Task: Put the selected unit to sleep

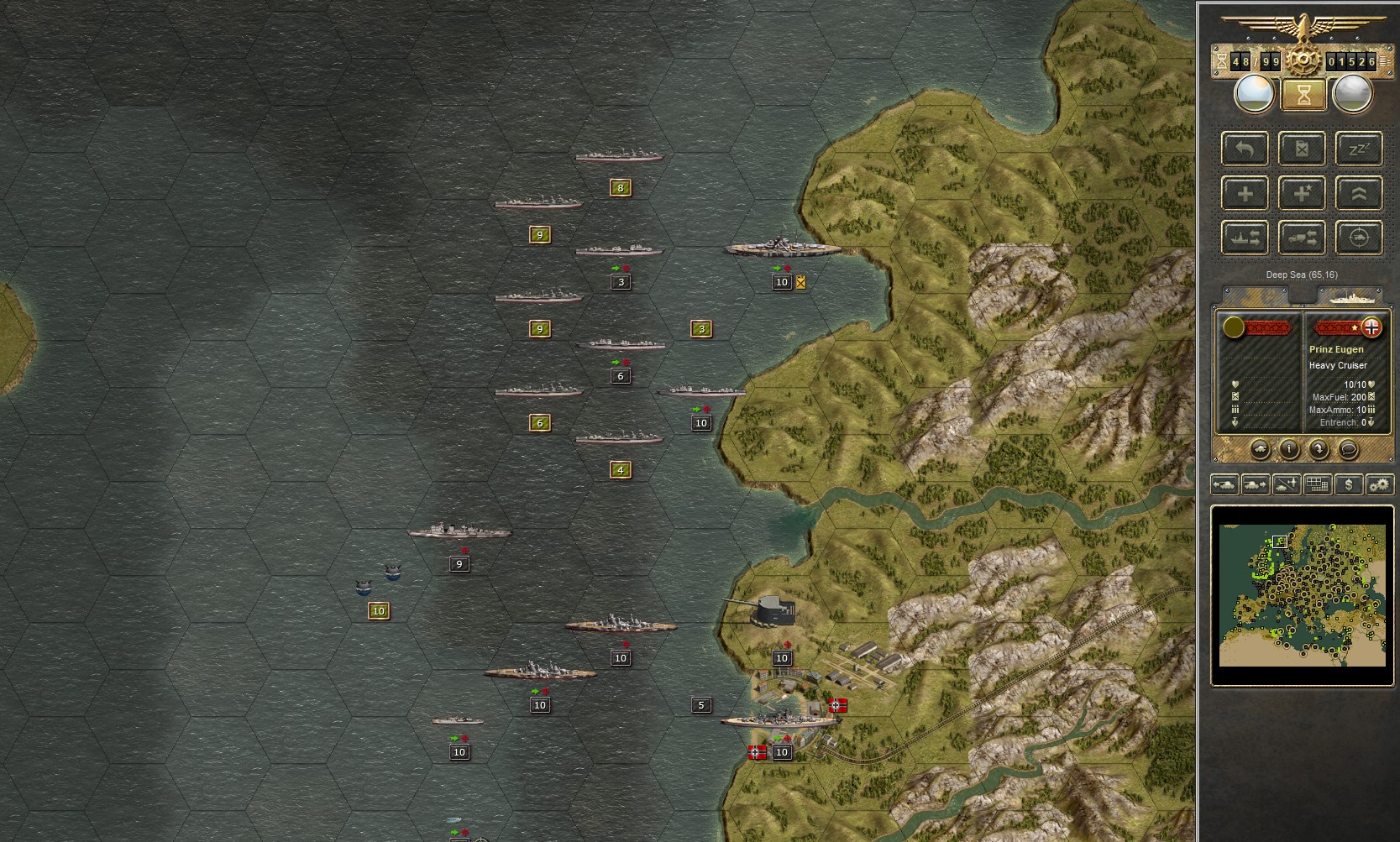Action: click(x=1358, y=149)
